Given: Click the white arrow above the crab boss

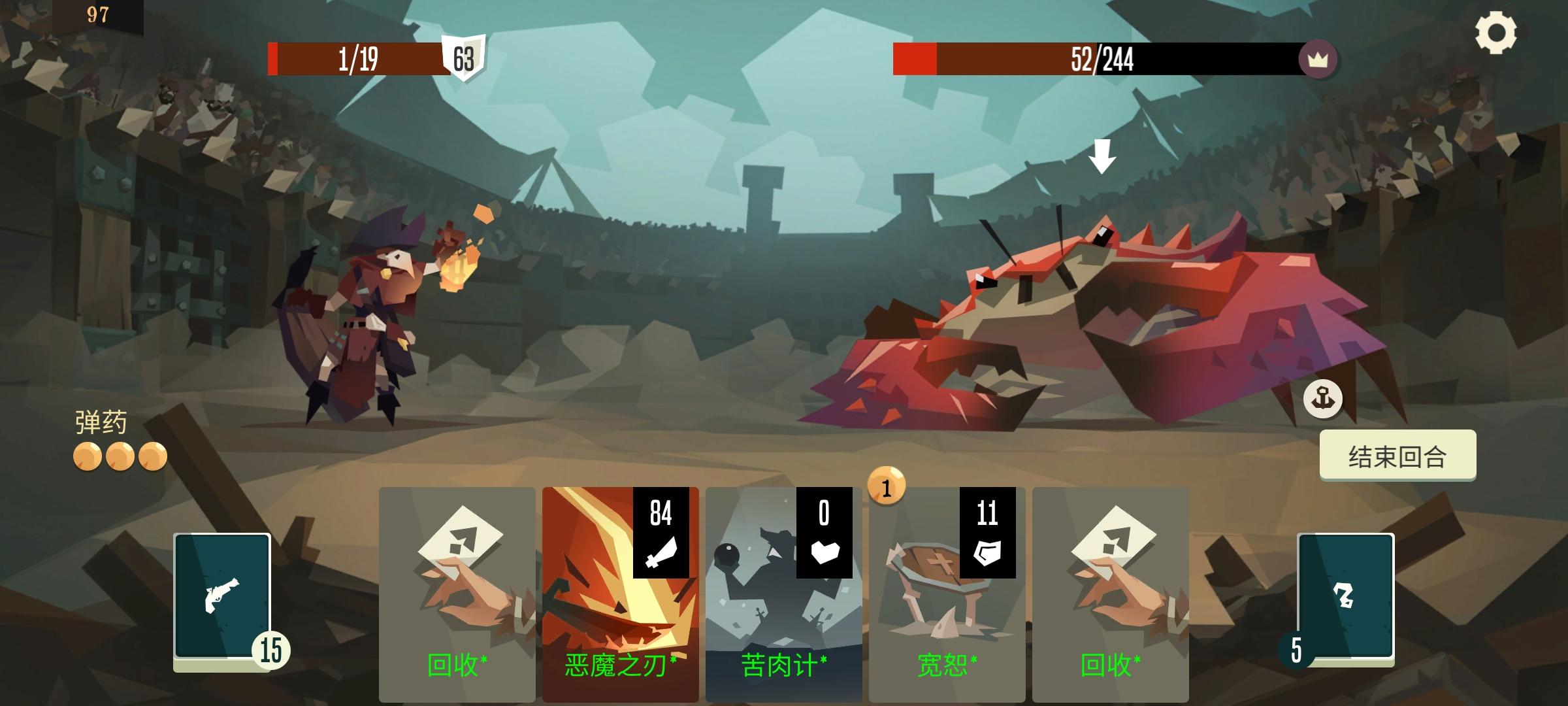Looking at the screenshot, I should [1103, 157].
